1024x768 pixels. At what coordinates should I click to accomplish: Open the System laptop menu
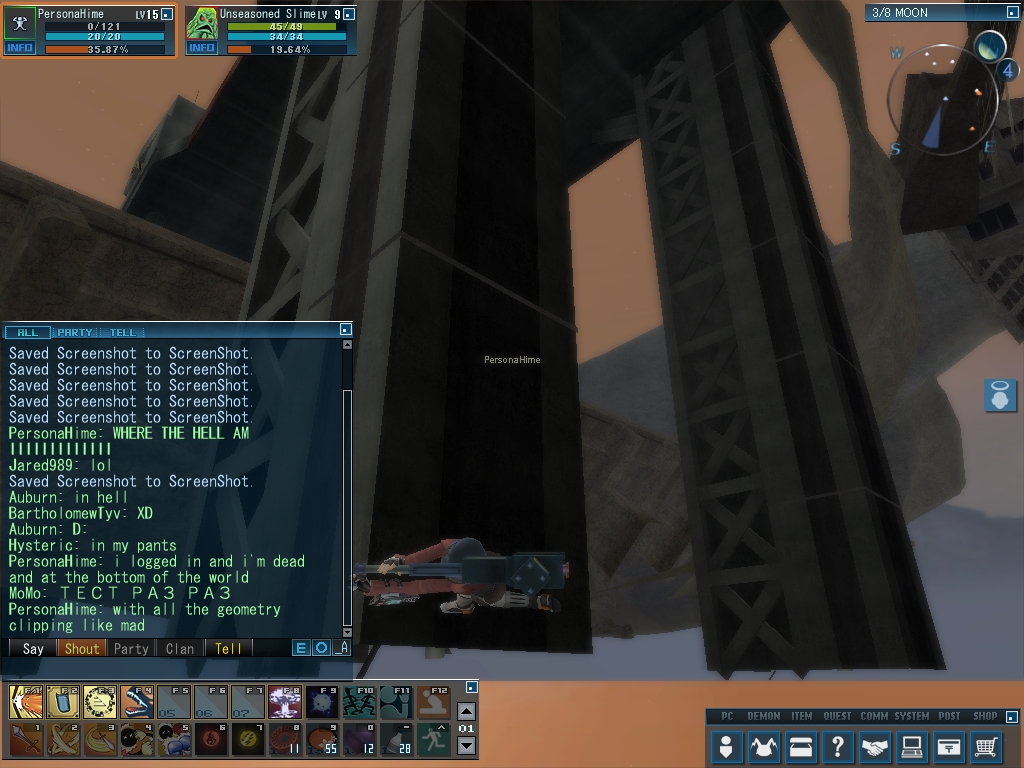911,746
